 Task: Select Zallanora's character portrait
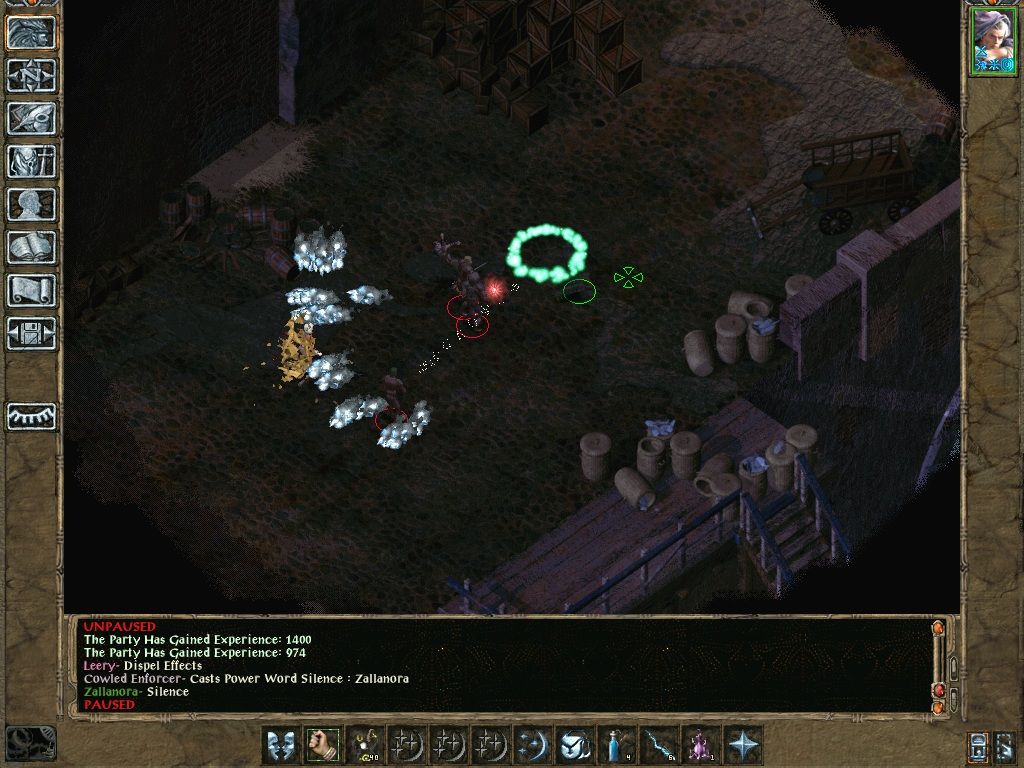(992, 41)
